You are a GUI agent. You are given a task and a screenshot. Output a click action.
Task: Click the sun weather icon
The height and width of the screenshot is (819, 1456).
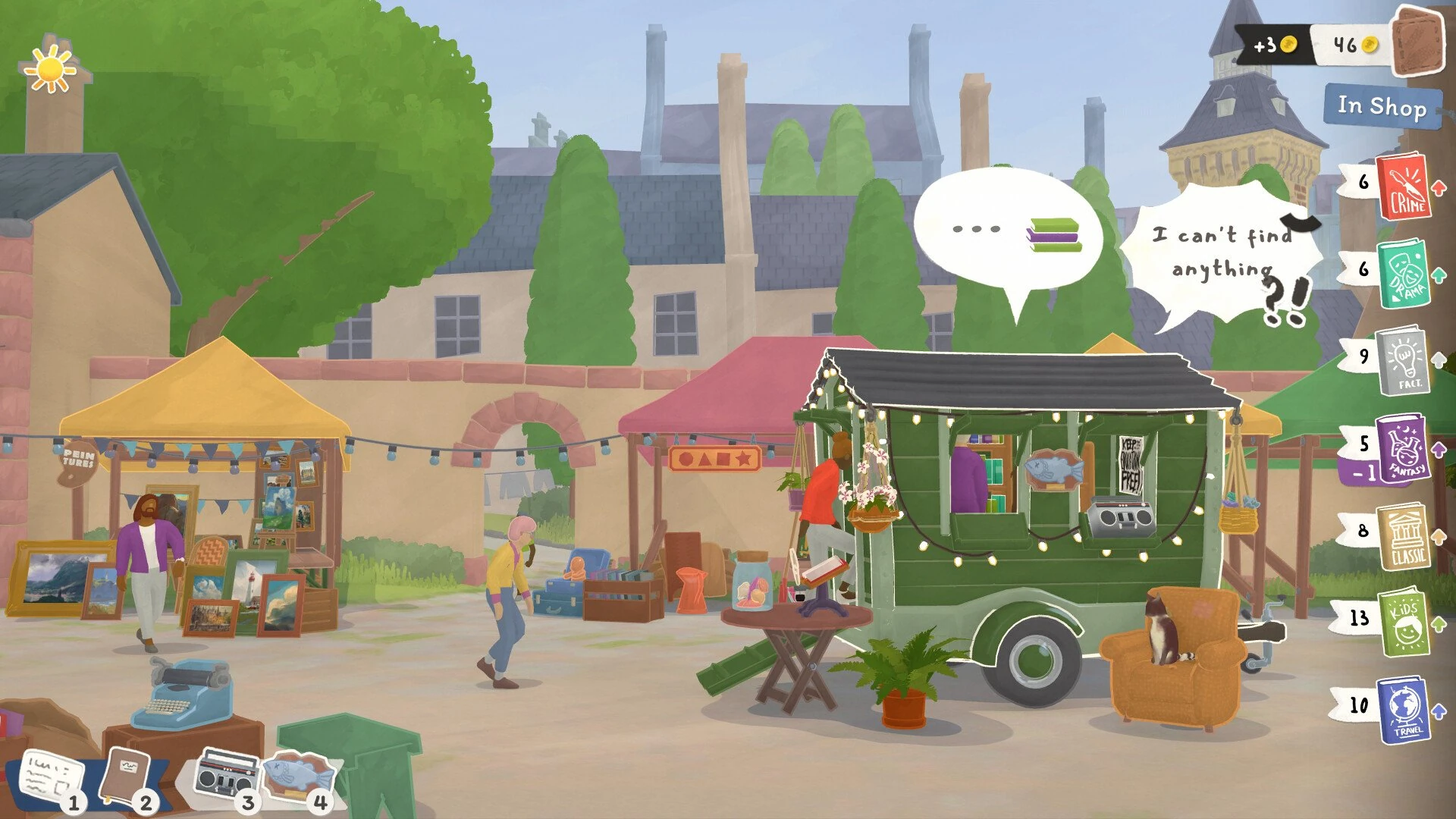(50, 70)
